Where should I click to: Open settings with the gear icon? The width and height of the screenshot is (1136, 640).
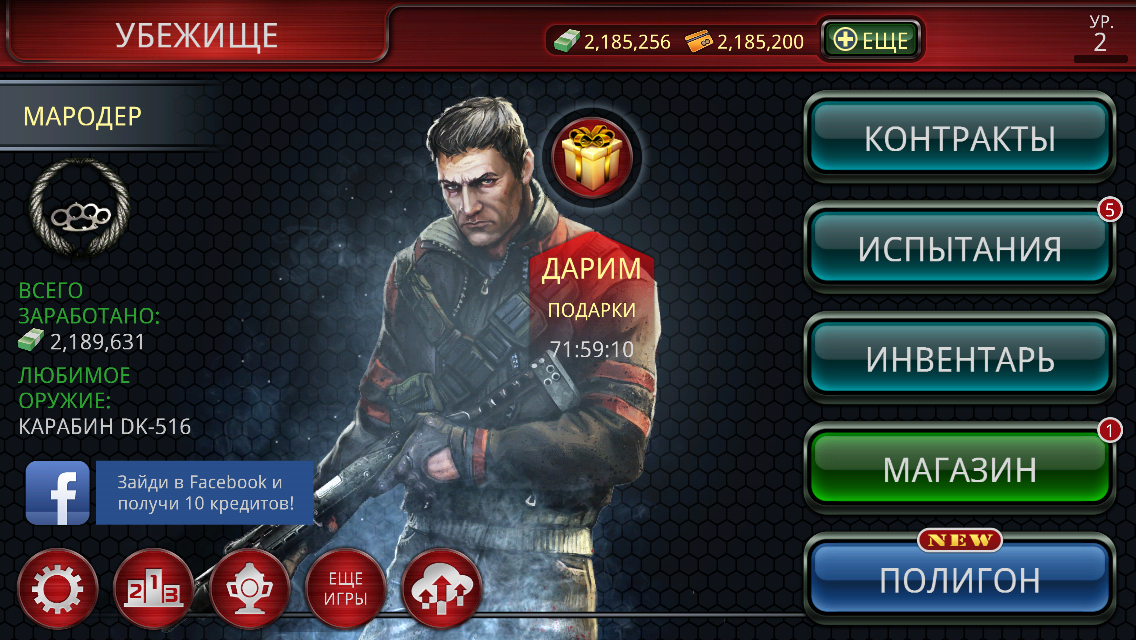point(58,589)
